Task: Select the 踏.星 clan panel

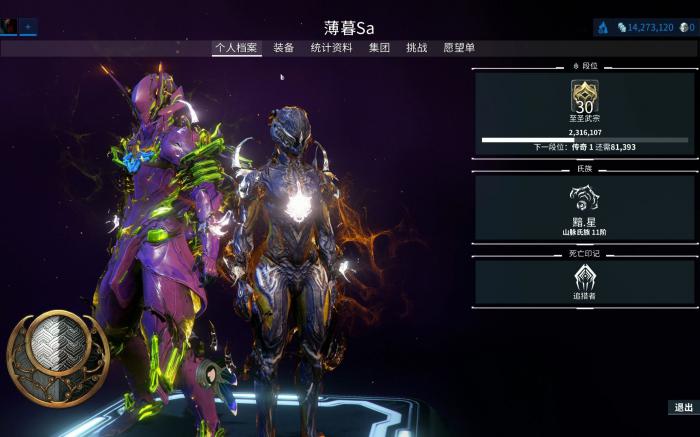Action: (x=585, y=208)
